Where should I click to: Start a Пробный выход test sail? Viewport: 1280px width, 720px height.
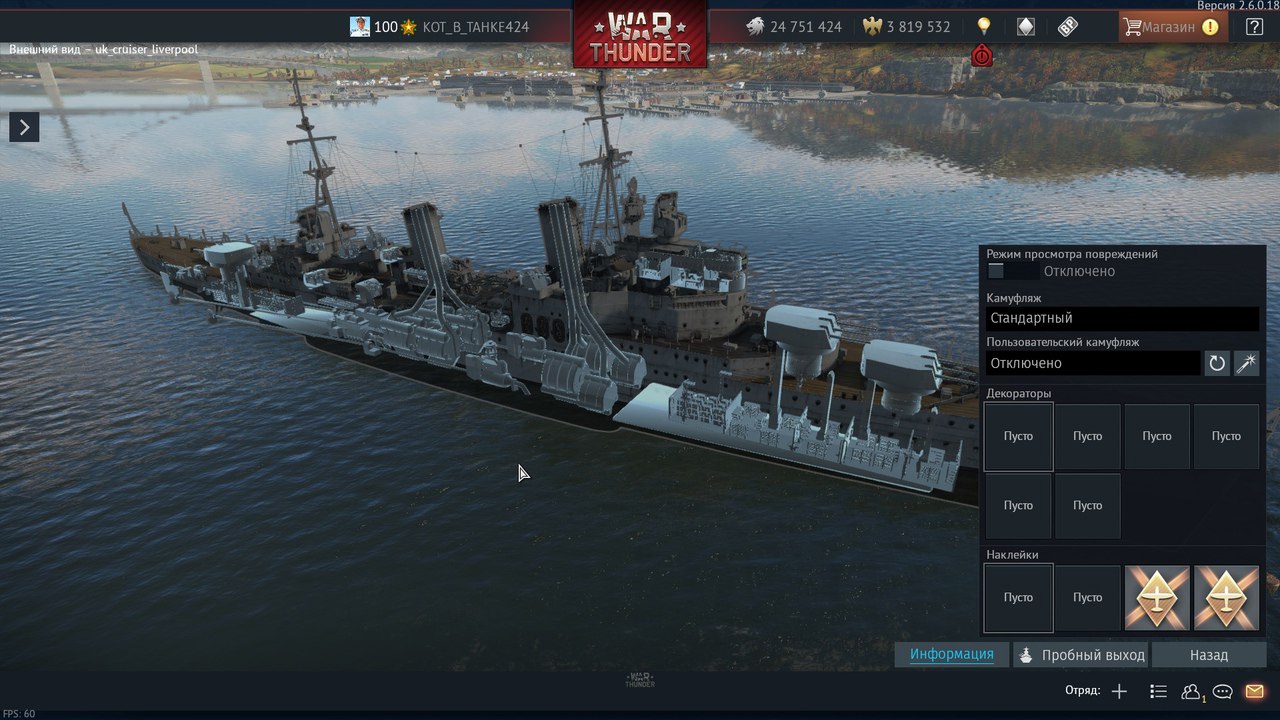(1082, 655)
